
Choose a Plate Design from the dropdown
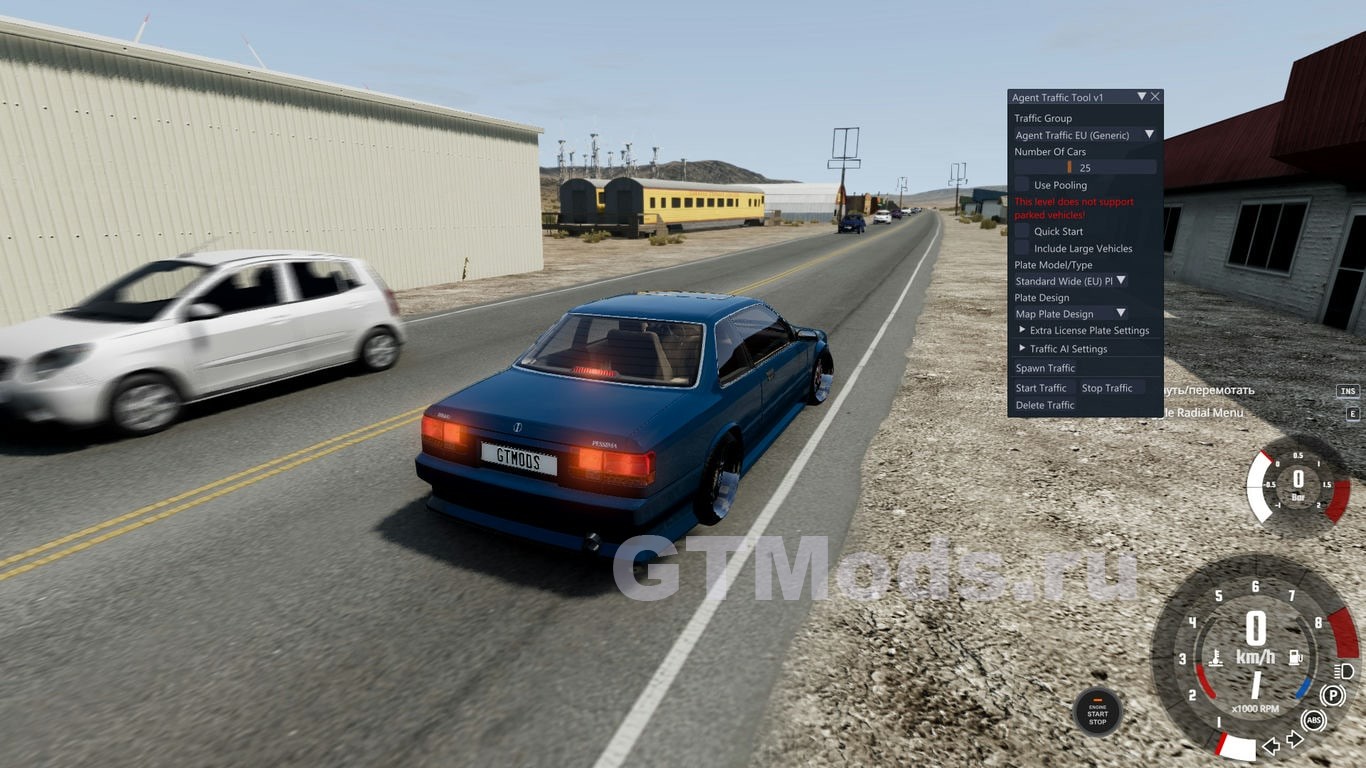(x=1071, y=314)
